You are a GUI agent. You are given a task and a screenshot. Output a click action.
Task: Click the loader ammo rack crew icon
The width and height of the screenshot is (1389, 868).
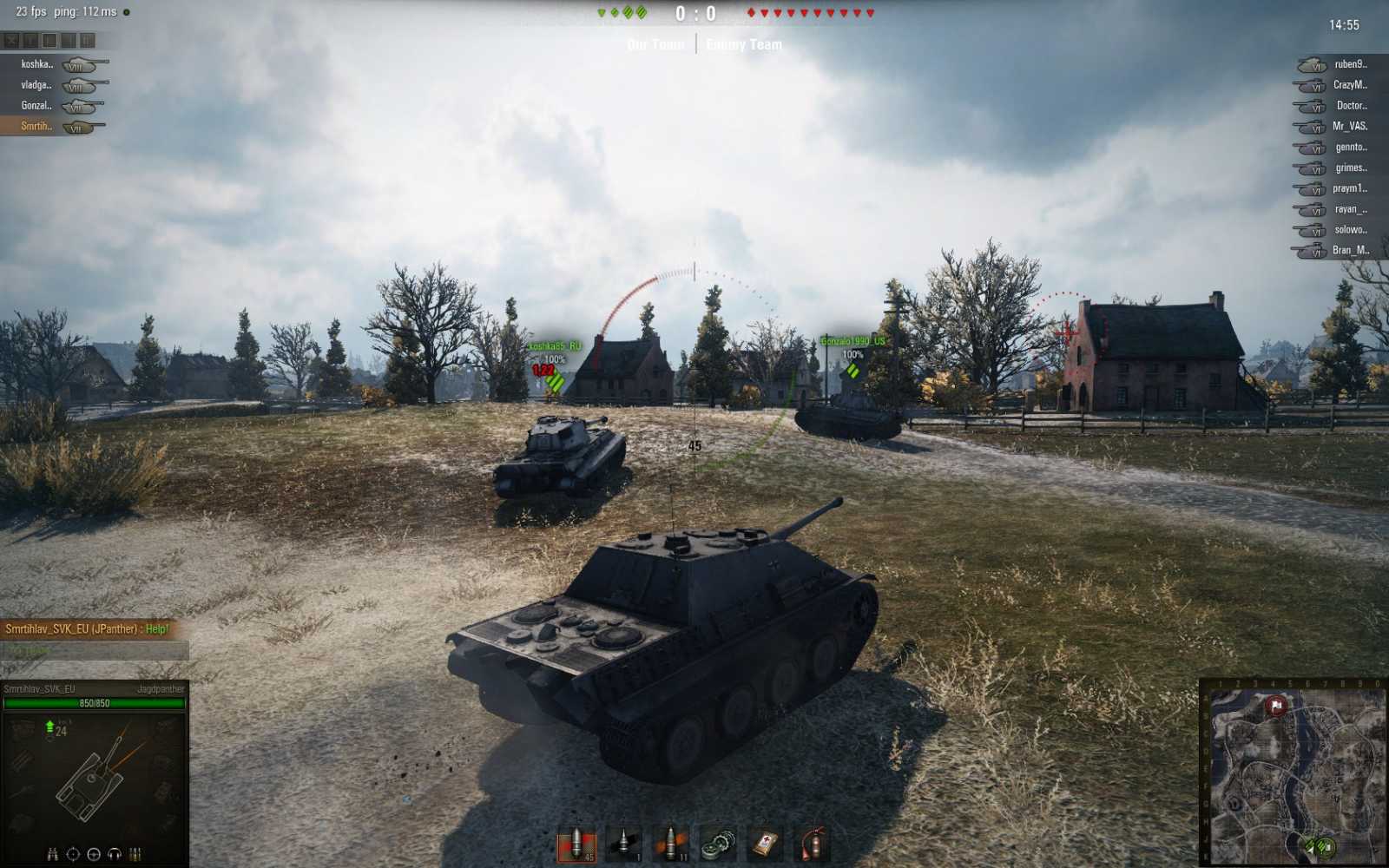(x=135, y=854)
